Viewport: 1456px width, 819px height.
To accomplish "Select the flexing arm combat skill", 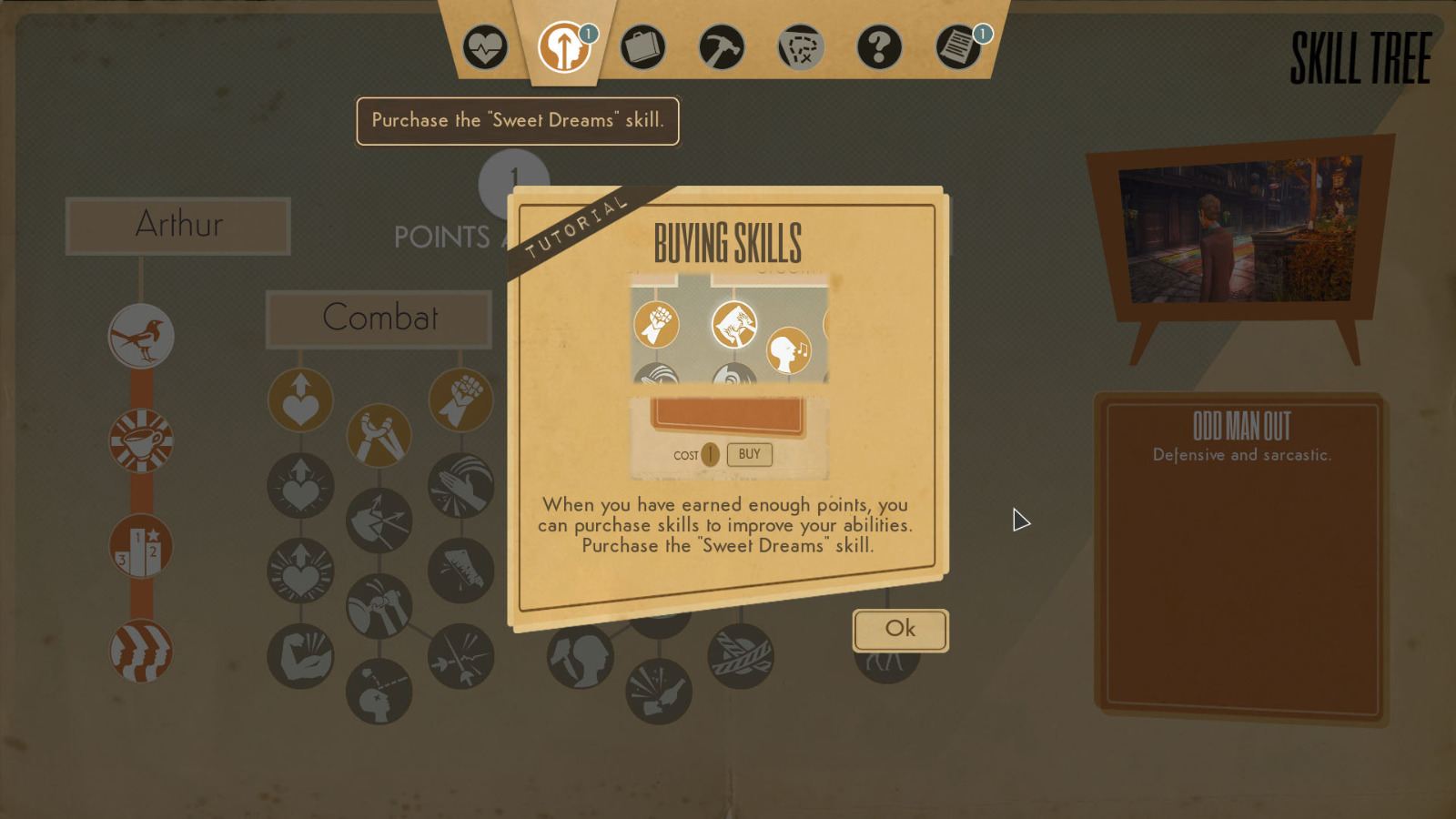I will click(x=300, y=656).
